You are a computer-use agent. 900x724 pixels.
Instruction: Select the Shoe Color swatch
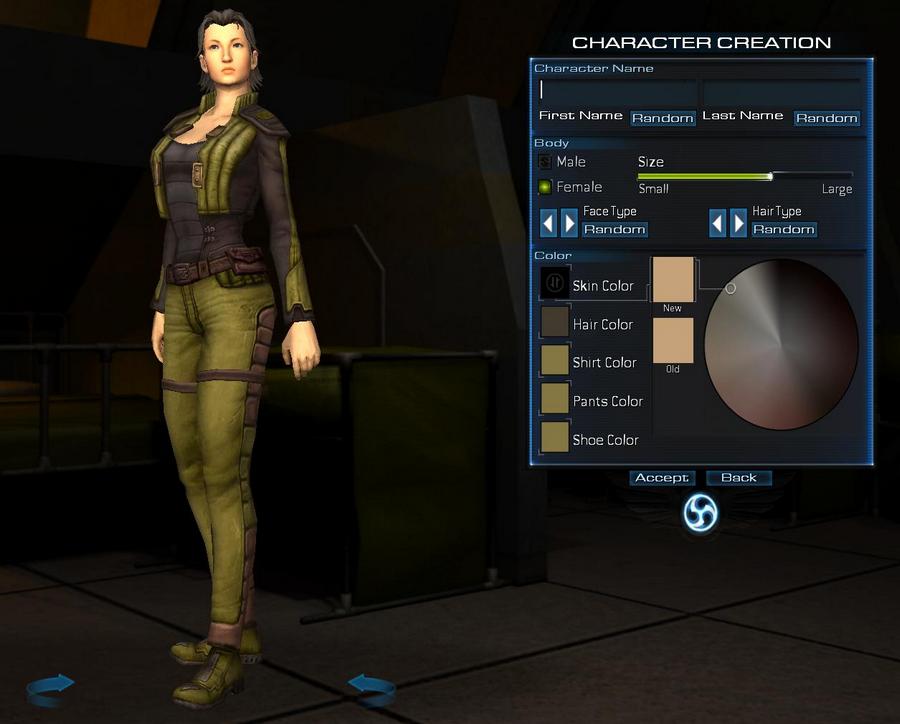click(x=555, y=437)
